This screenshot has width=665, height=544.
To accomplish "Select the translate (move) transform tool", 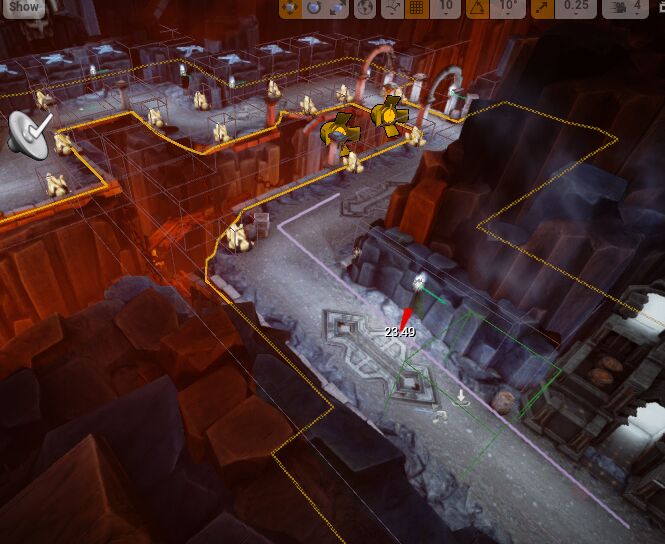I will coord(291,7).
